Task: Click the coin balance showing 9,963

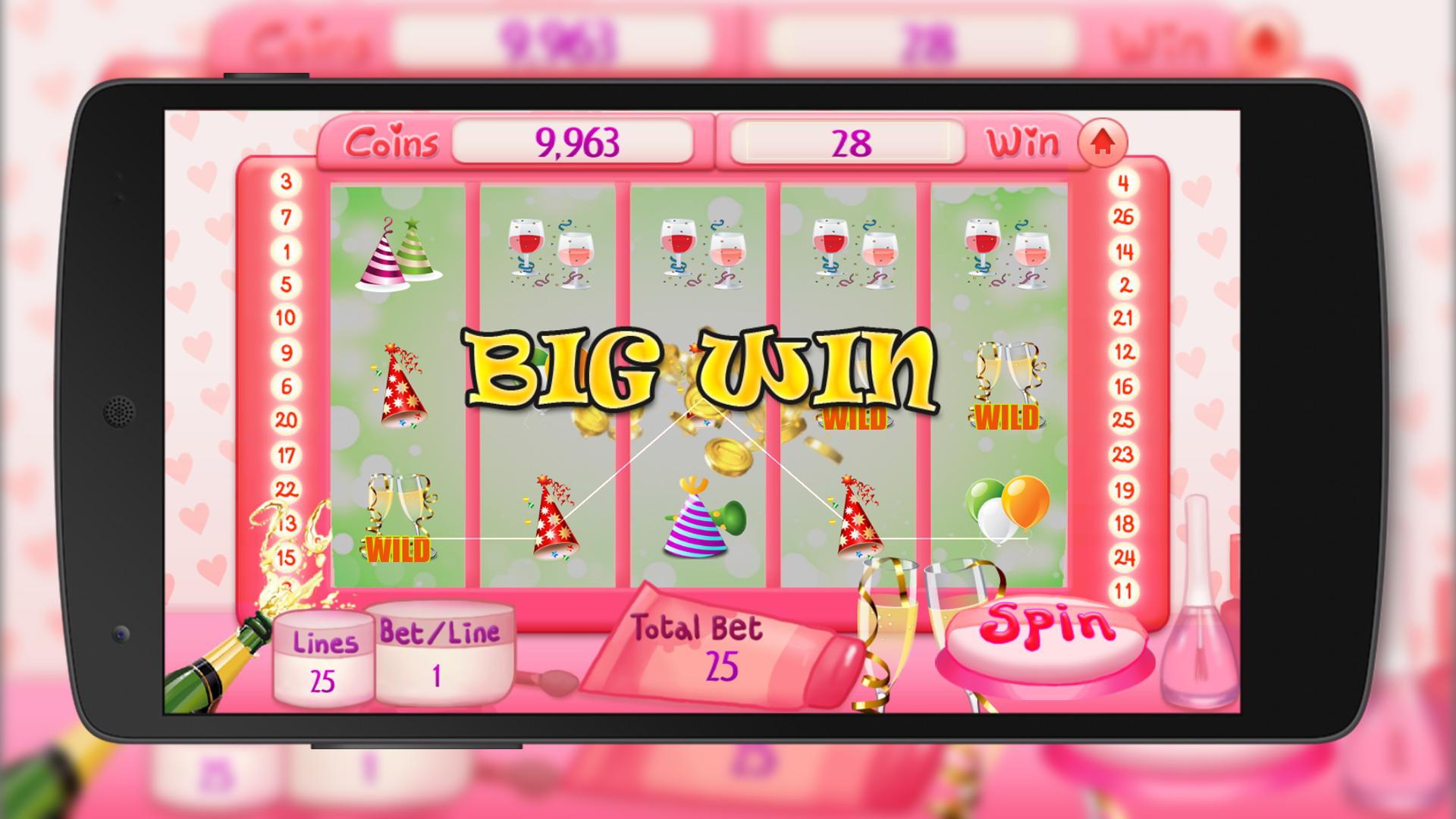Action: tap(578, 141)
